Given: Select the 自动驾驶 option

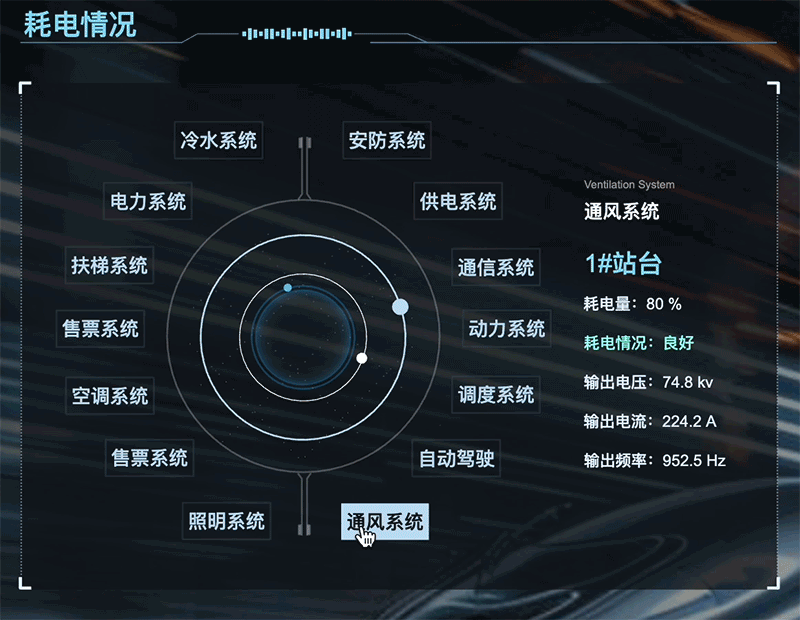Looking at the screenshot, I should pos(457,459).
